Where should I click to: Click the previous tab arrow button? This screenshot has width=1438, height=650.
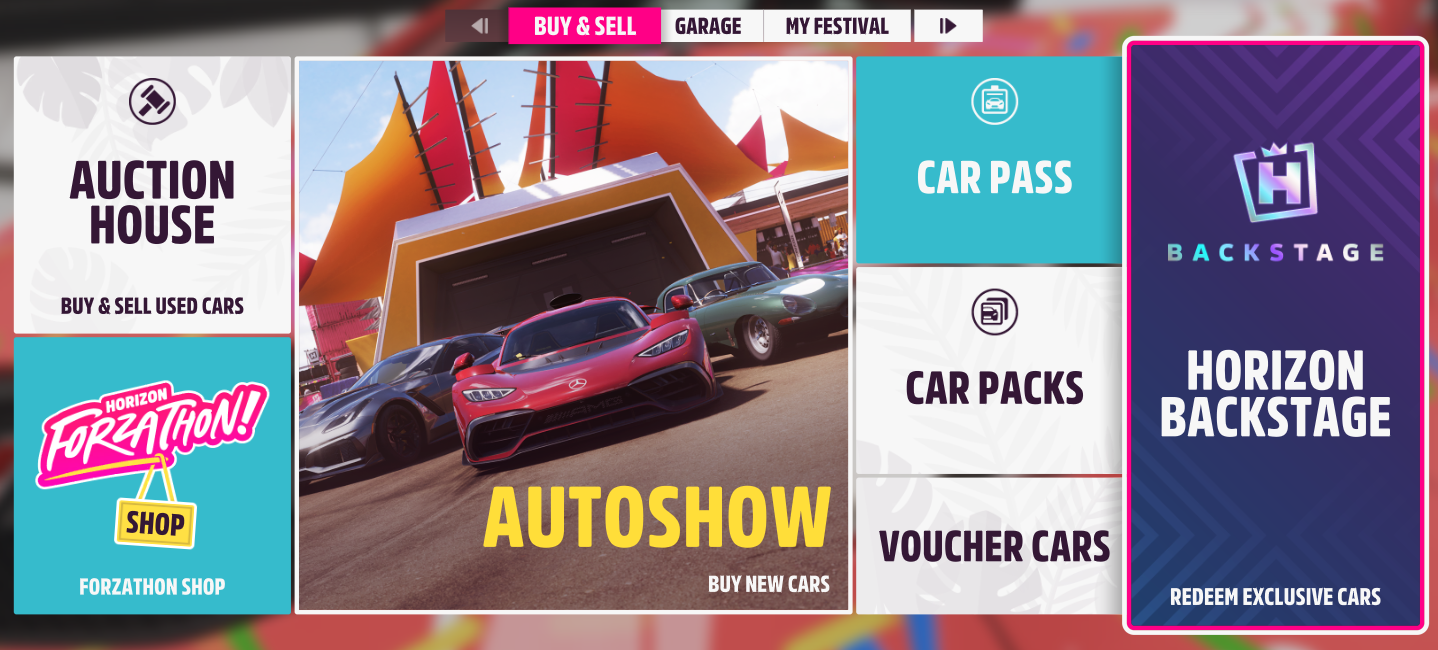(x=478, y=26)
